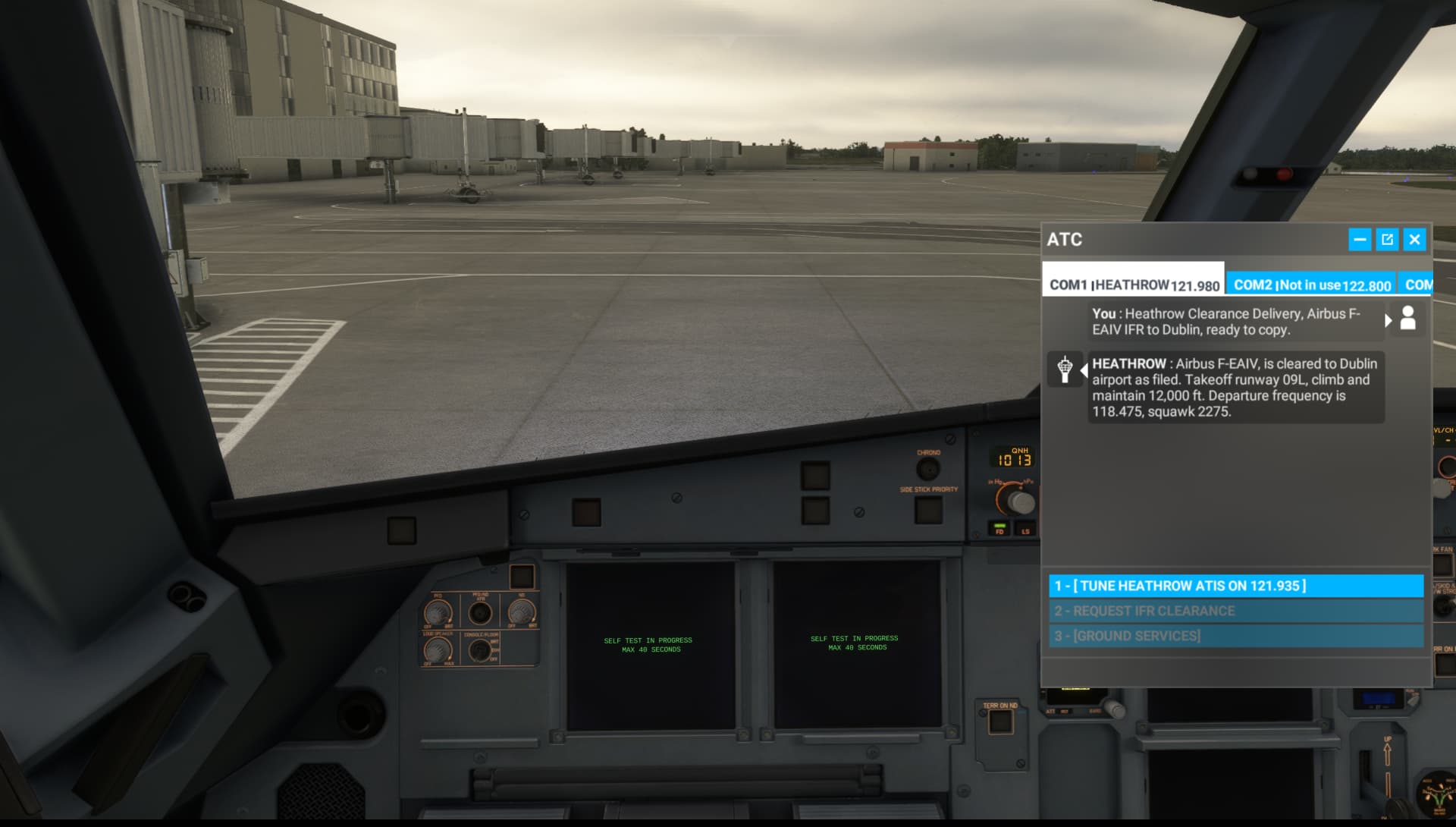The height and width of the screenshot is (827, 1456).
Task: Choose the REQUEST IFR CLEARANCE option
Action: (x=1236, y=611)
